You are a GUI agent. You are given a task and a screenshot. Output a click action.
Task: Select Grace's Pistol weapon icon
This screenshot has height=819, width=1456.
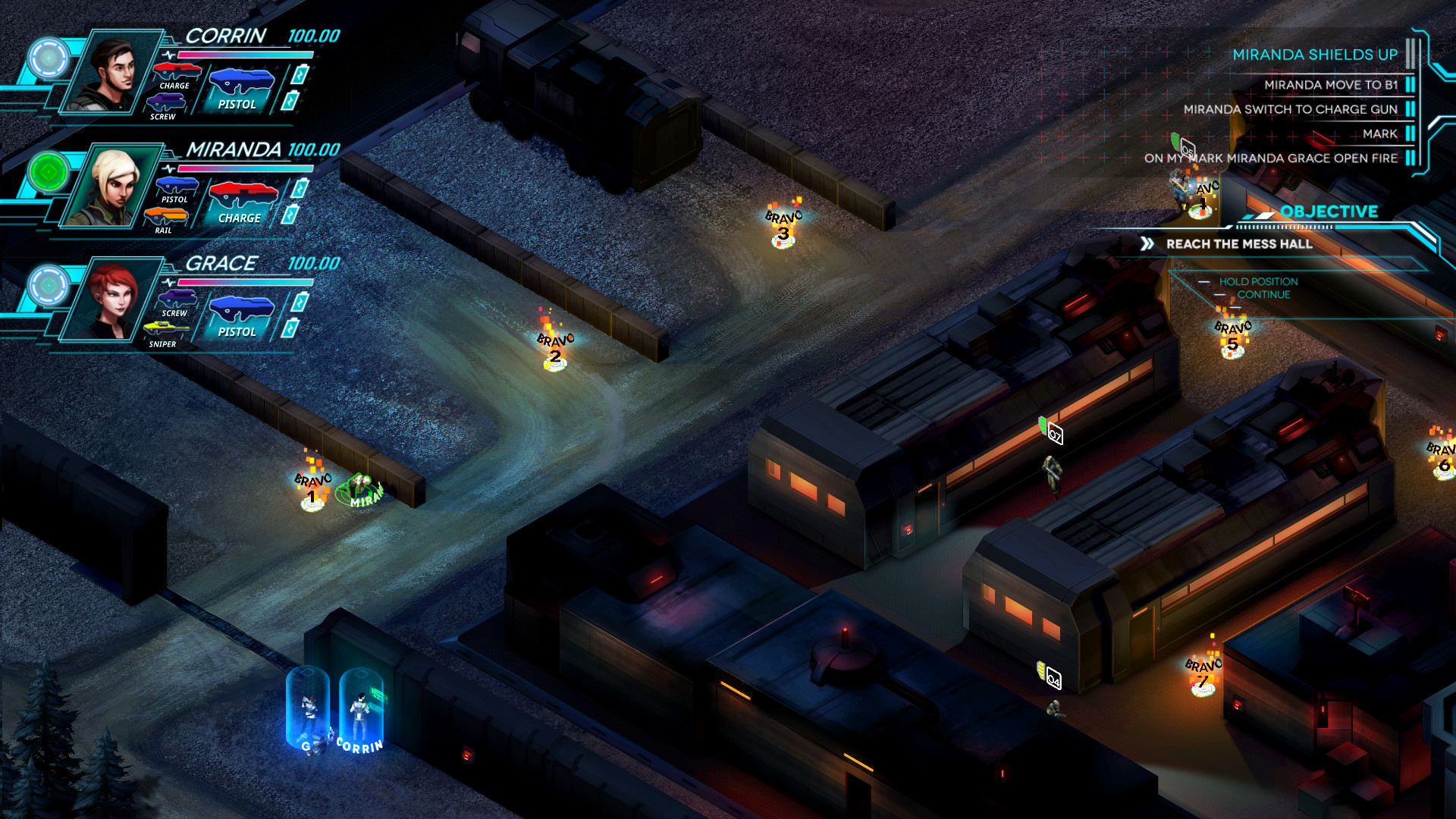243,309
